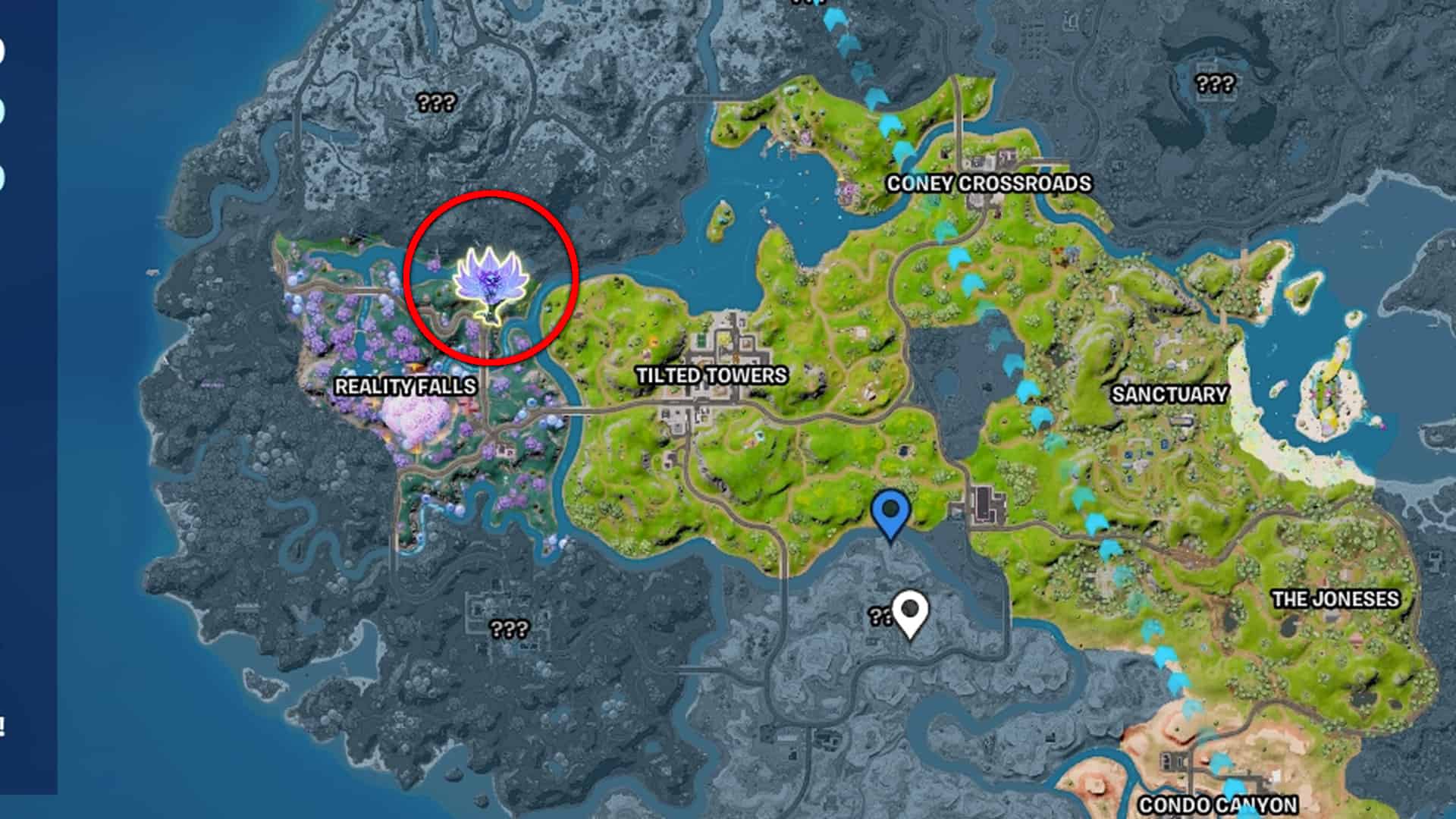Select the REALITY FALLS label
The image size is (1456, 819).
[x=406, y=386]
